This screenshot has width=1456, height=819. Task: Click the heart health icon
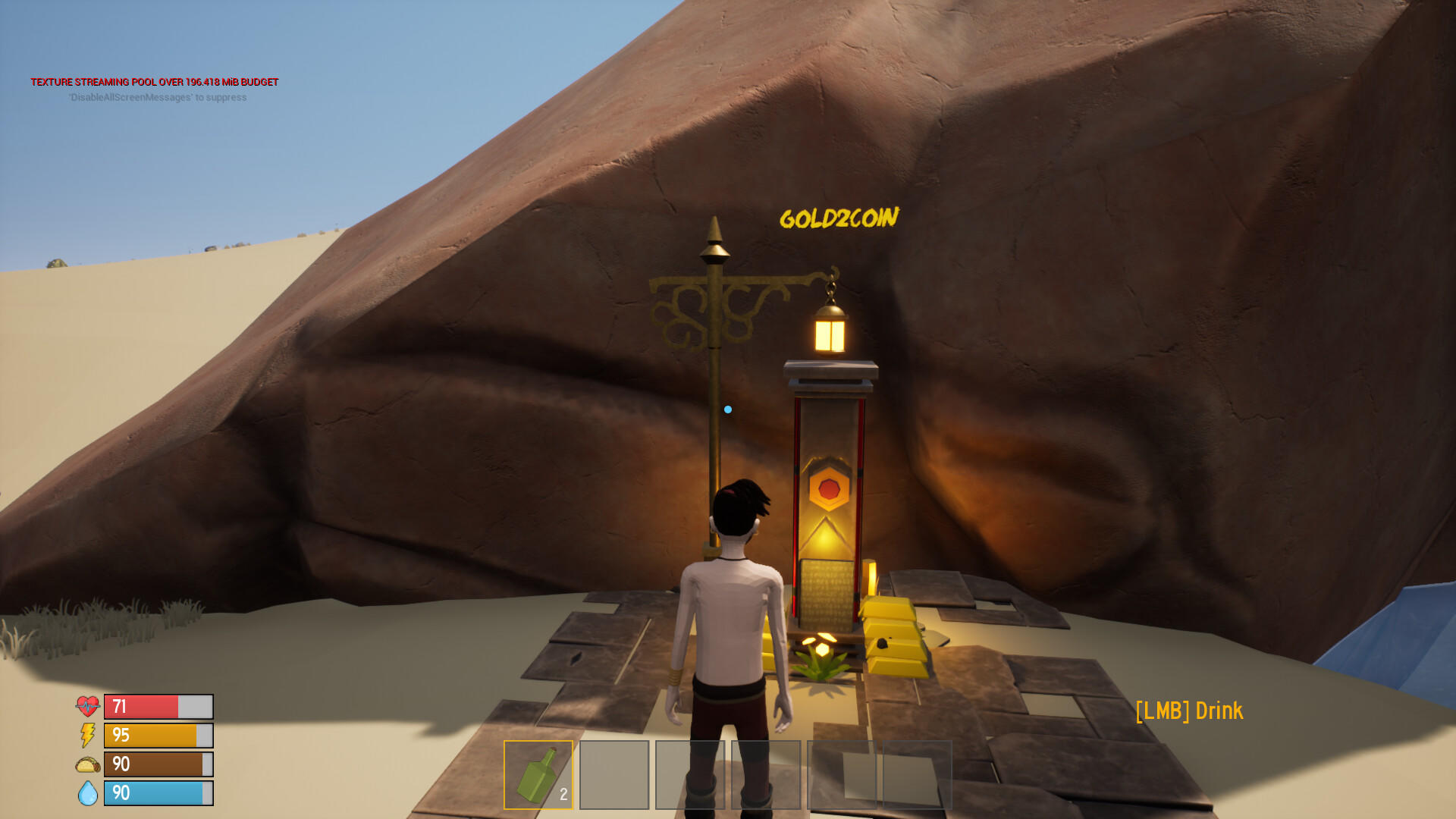point(87,705)
